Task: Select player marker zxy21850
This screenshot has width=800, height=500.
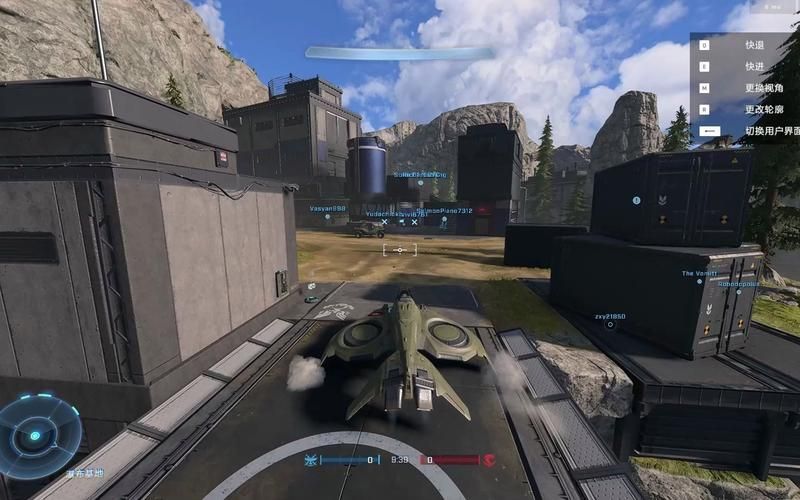Action: [609, 317]
